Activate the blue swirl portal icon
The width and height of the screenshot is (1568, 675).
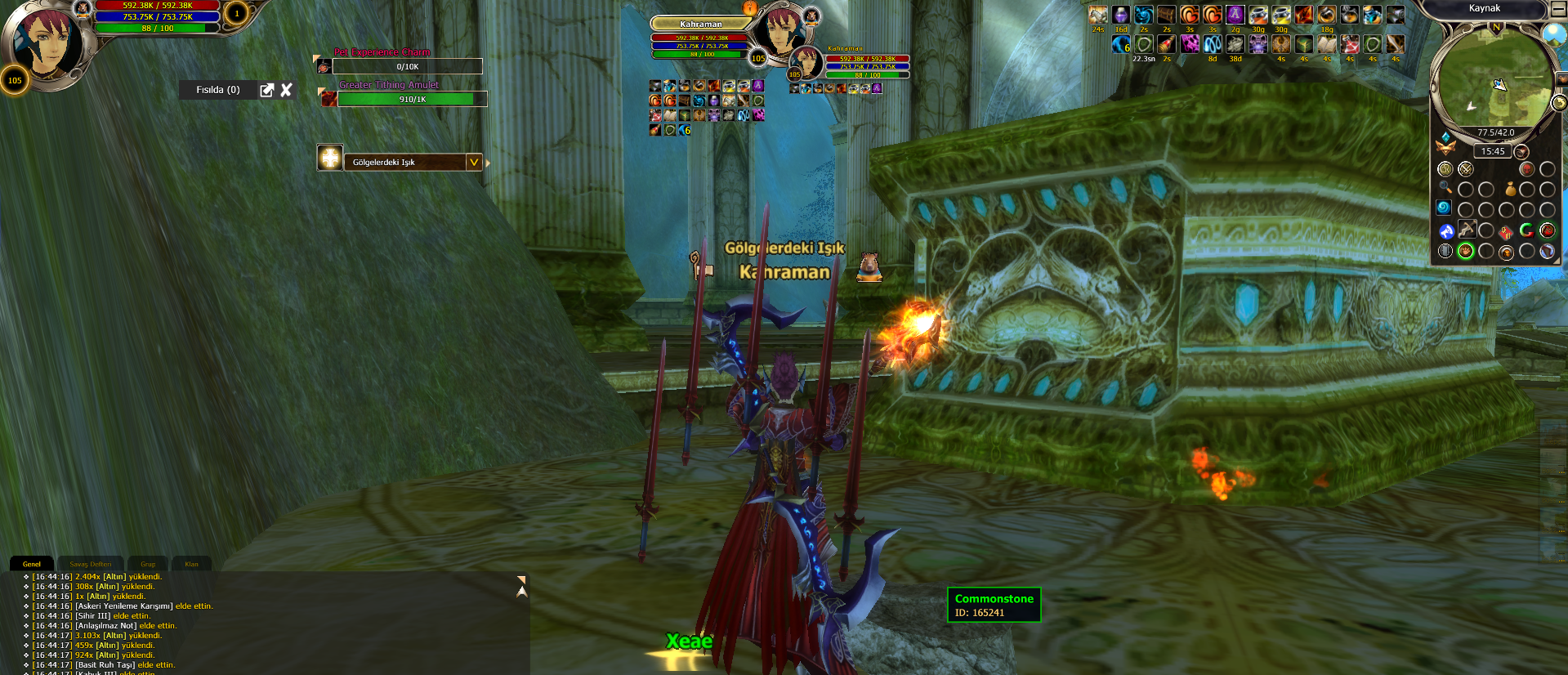click(1444, 208)
